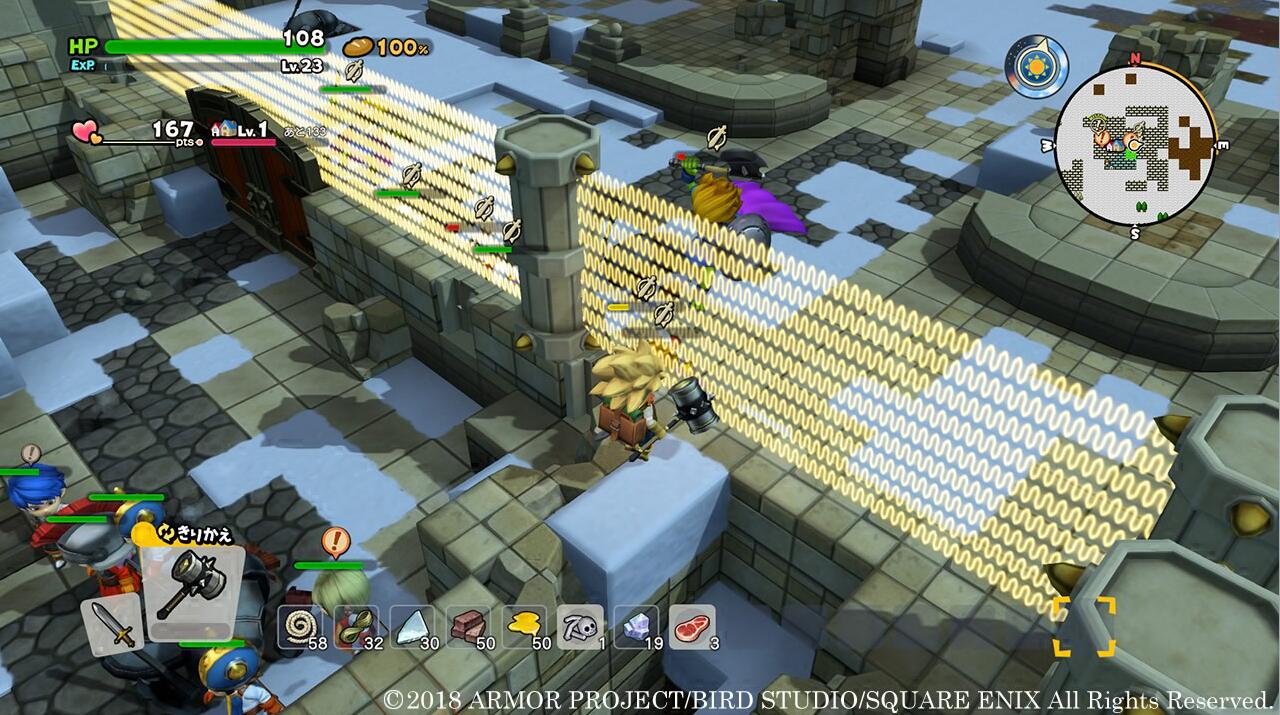Select the coiled rope hotbar slot
This screenshot has height=715, width=1280.
click(299, 627)
